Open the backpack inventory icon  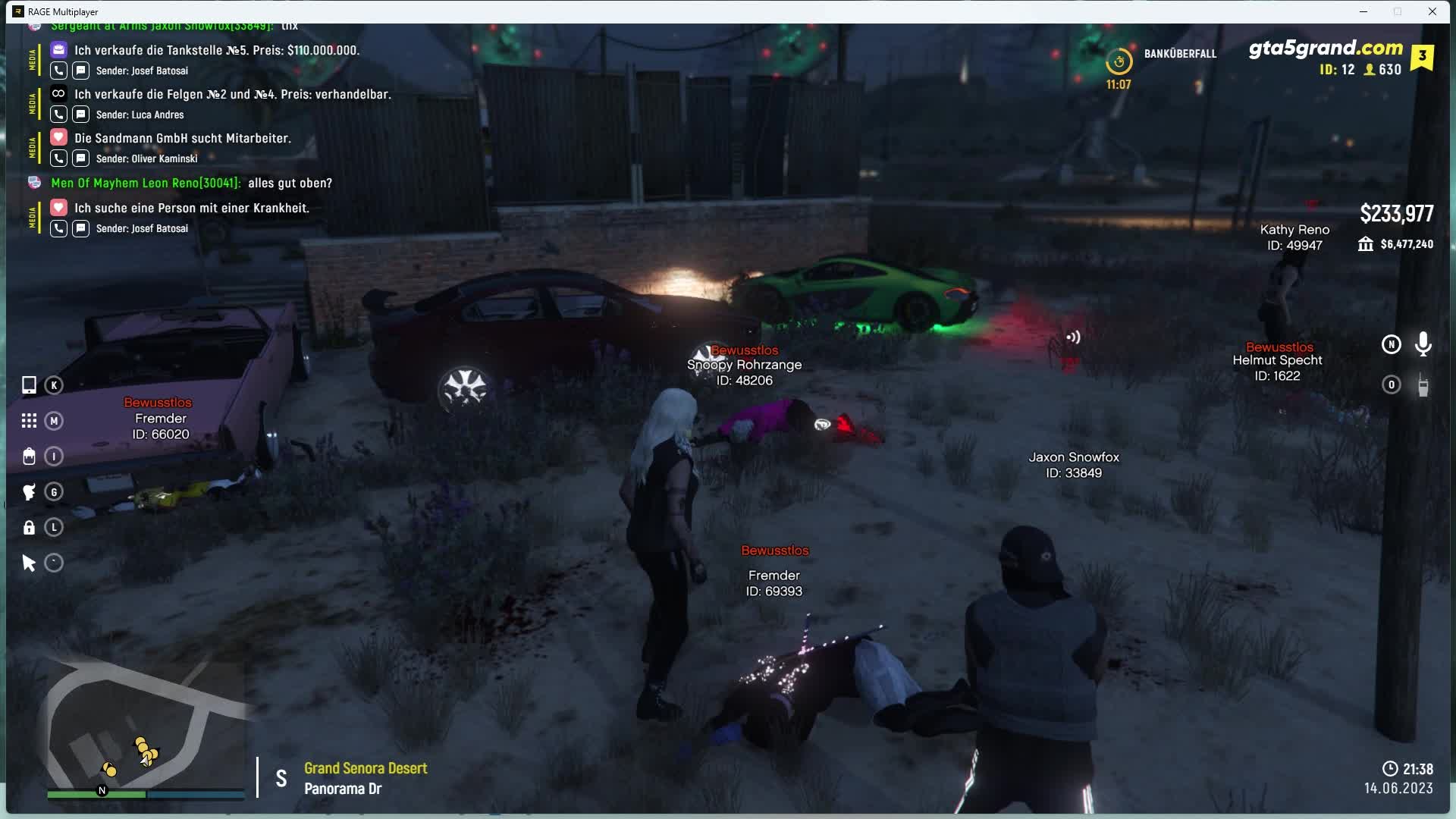point(29,457)
